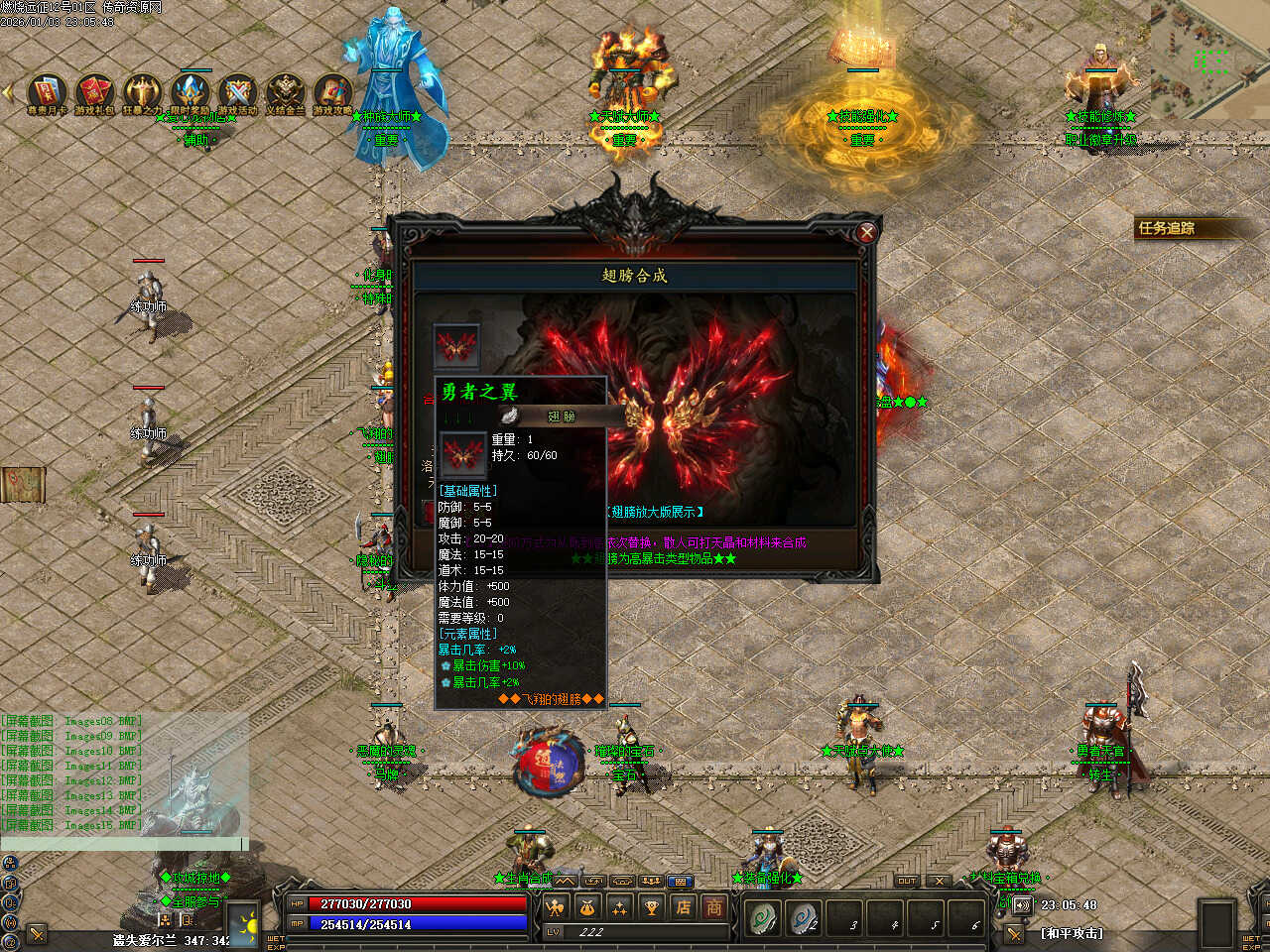This screenshot has width=1270, height=952.
Task: Open the 限时奖励 timed rewards icon
Action: (190, 90)
